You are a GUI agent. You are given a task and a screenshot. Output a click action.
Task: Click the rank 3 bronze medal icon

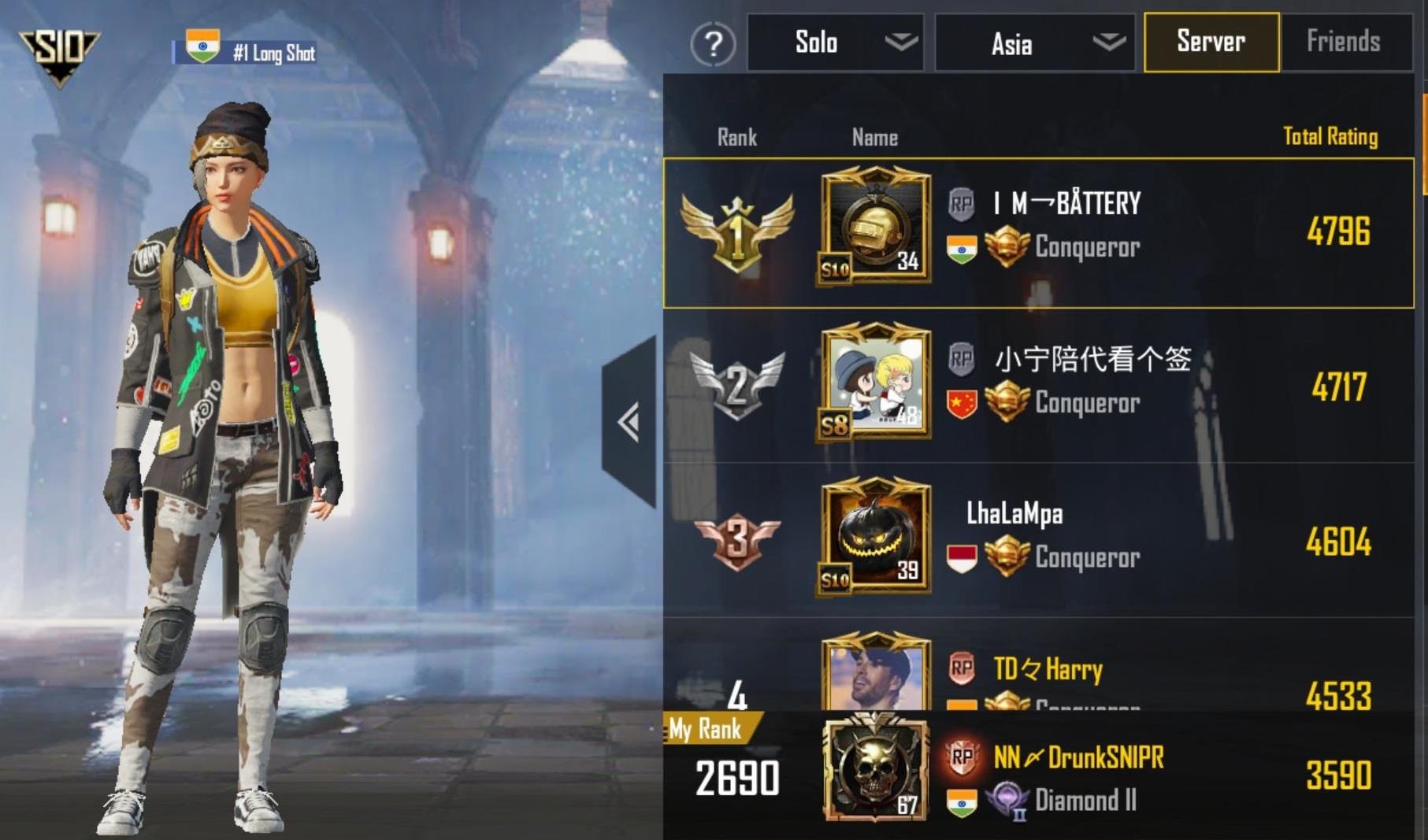736,538
